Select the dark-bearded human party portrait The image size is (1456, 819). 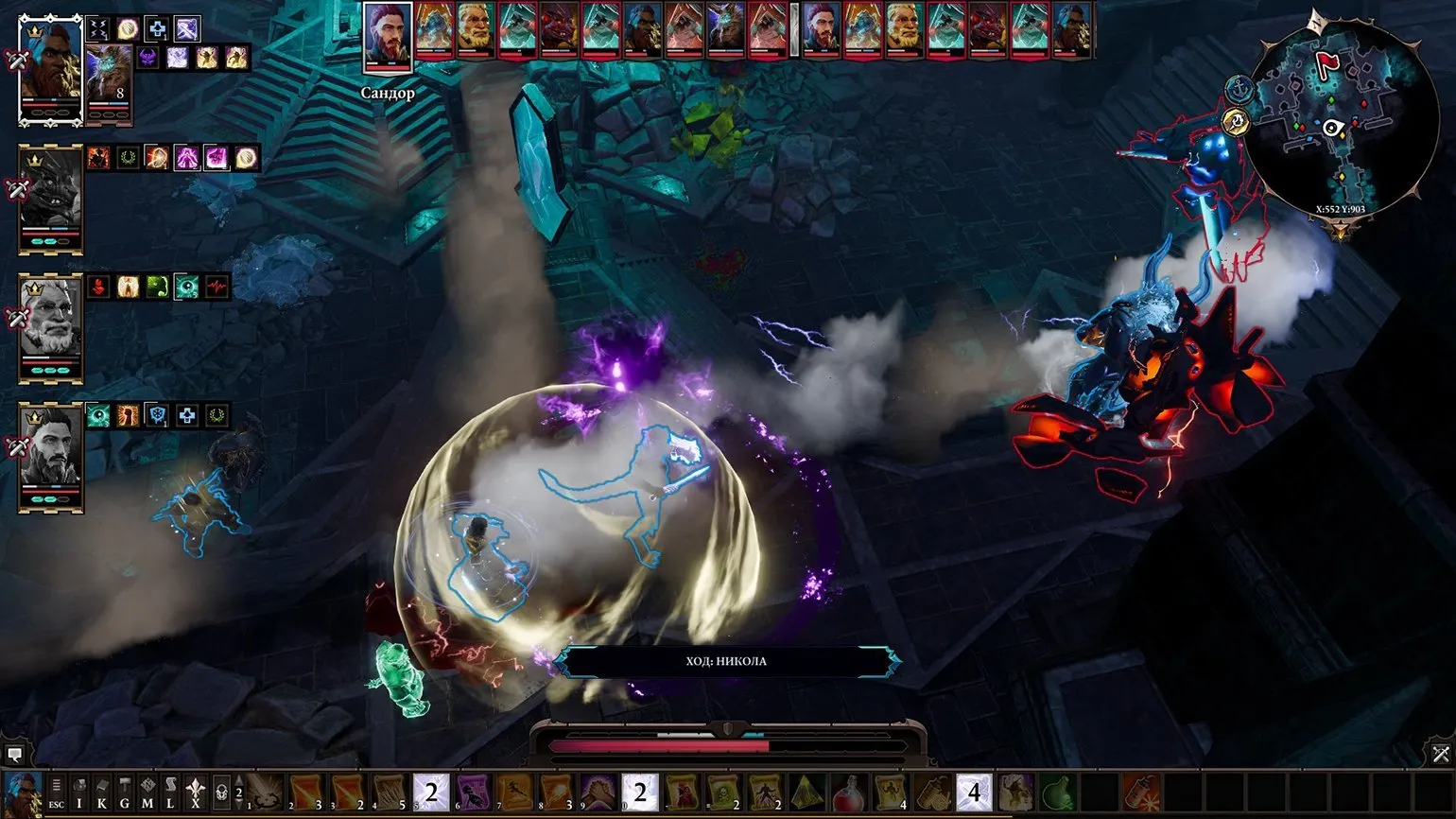(x=51, y=456)
